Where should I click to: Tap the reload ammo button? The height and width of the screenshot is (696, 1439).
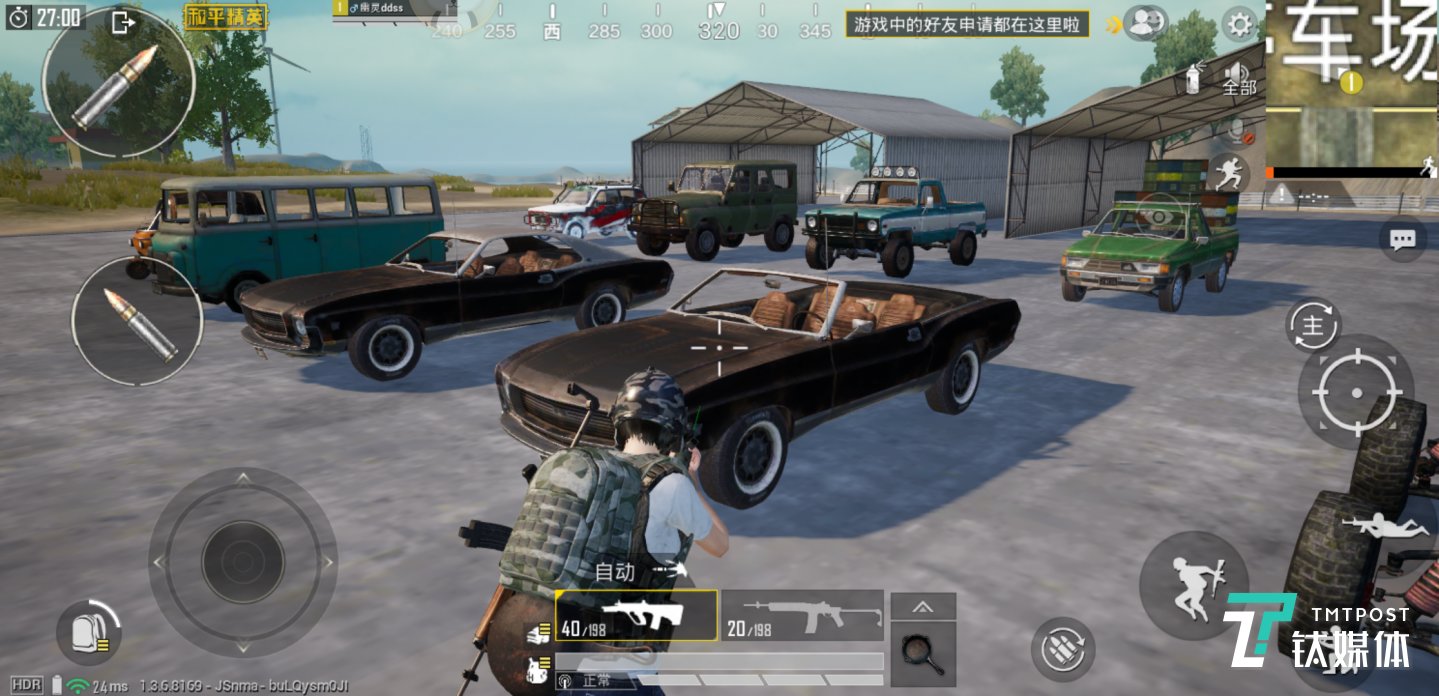1063,650
